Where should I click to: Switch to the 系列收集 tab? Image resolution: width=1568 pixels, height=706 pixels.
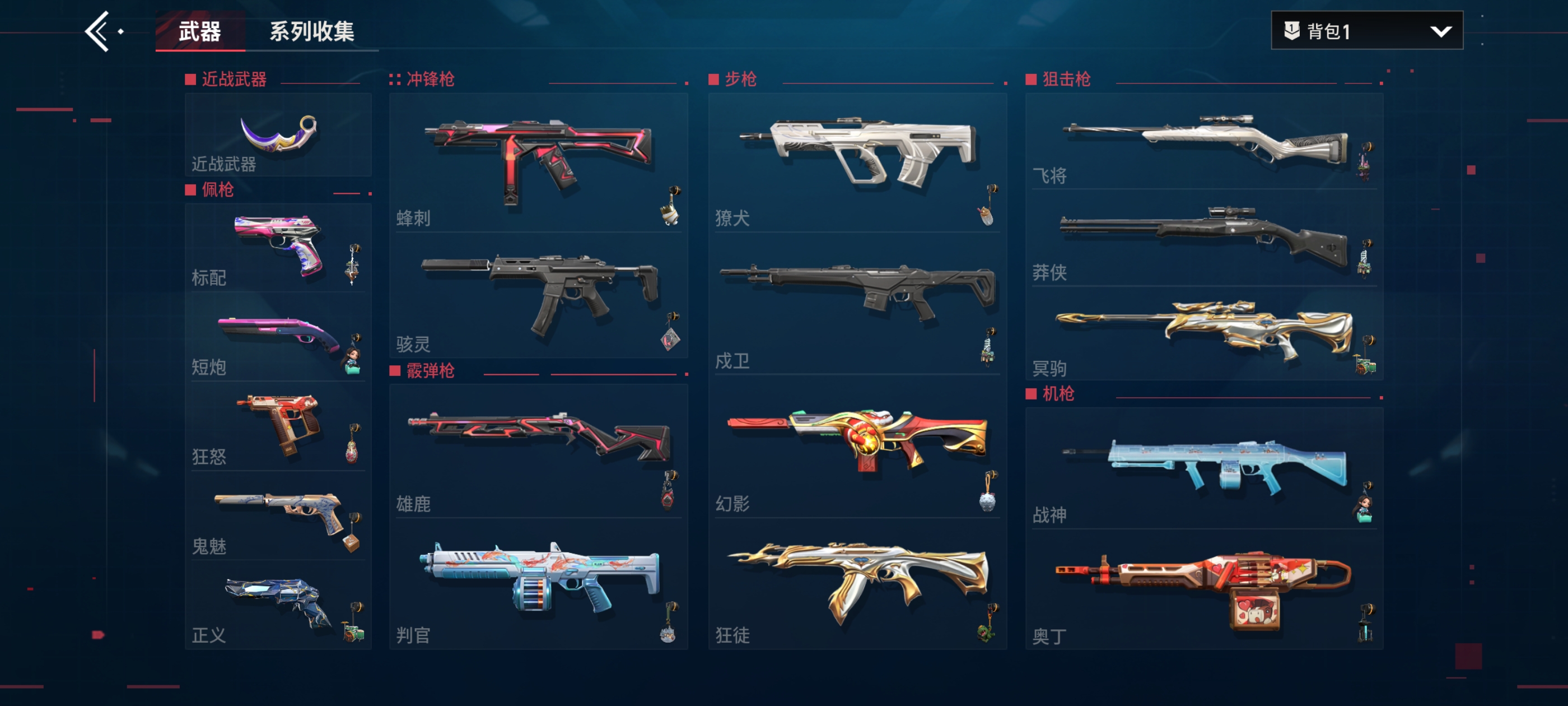[312, 31]
